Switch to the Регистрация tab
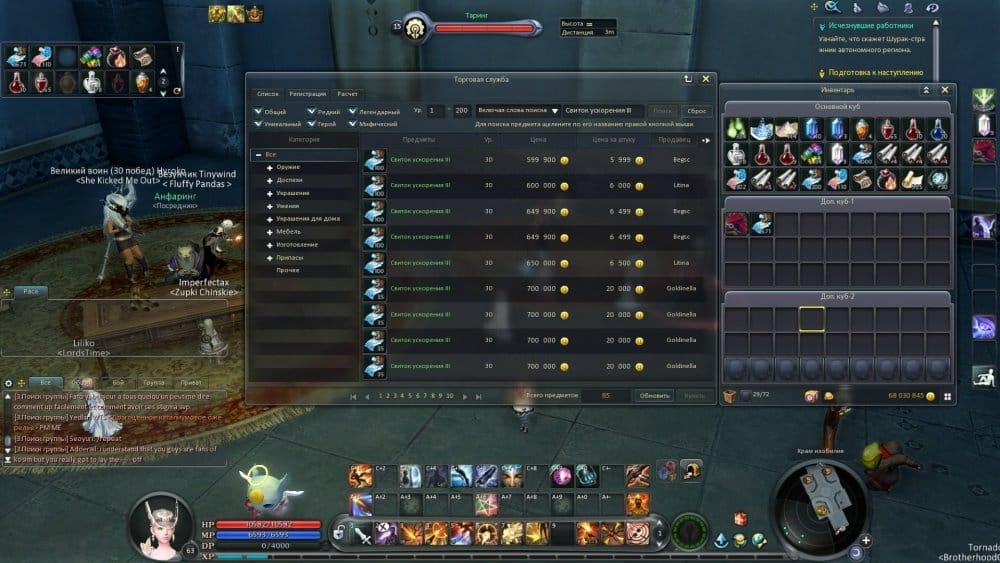 point(308,93)
